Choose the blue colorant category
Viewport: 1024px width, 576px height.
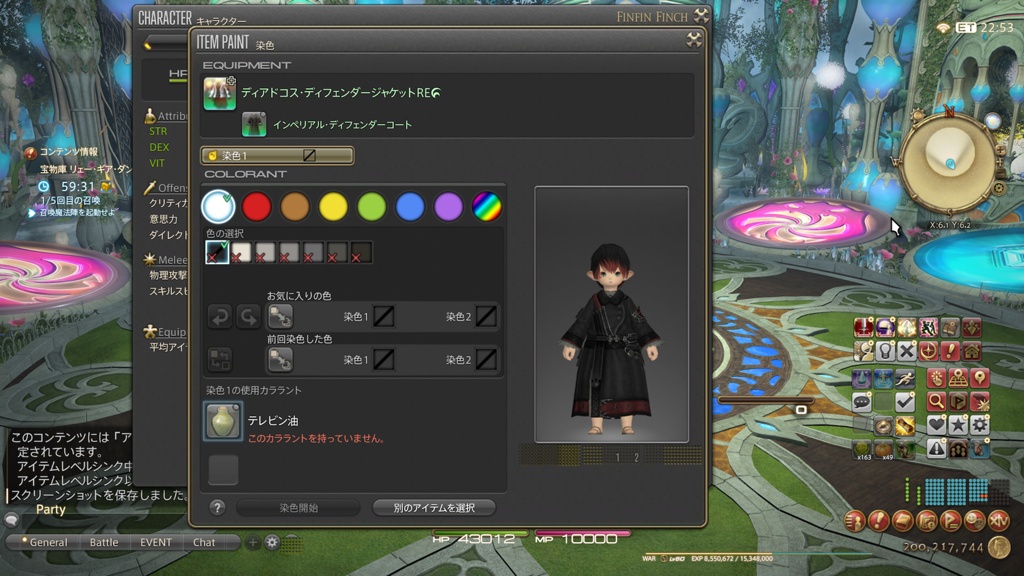(410, 207)
